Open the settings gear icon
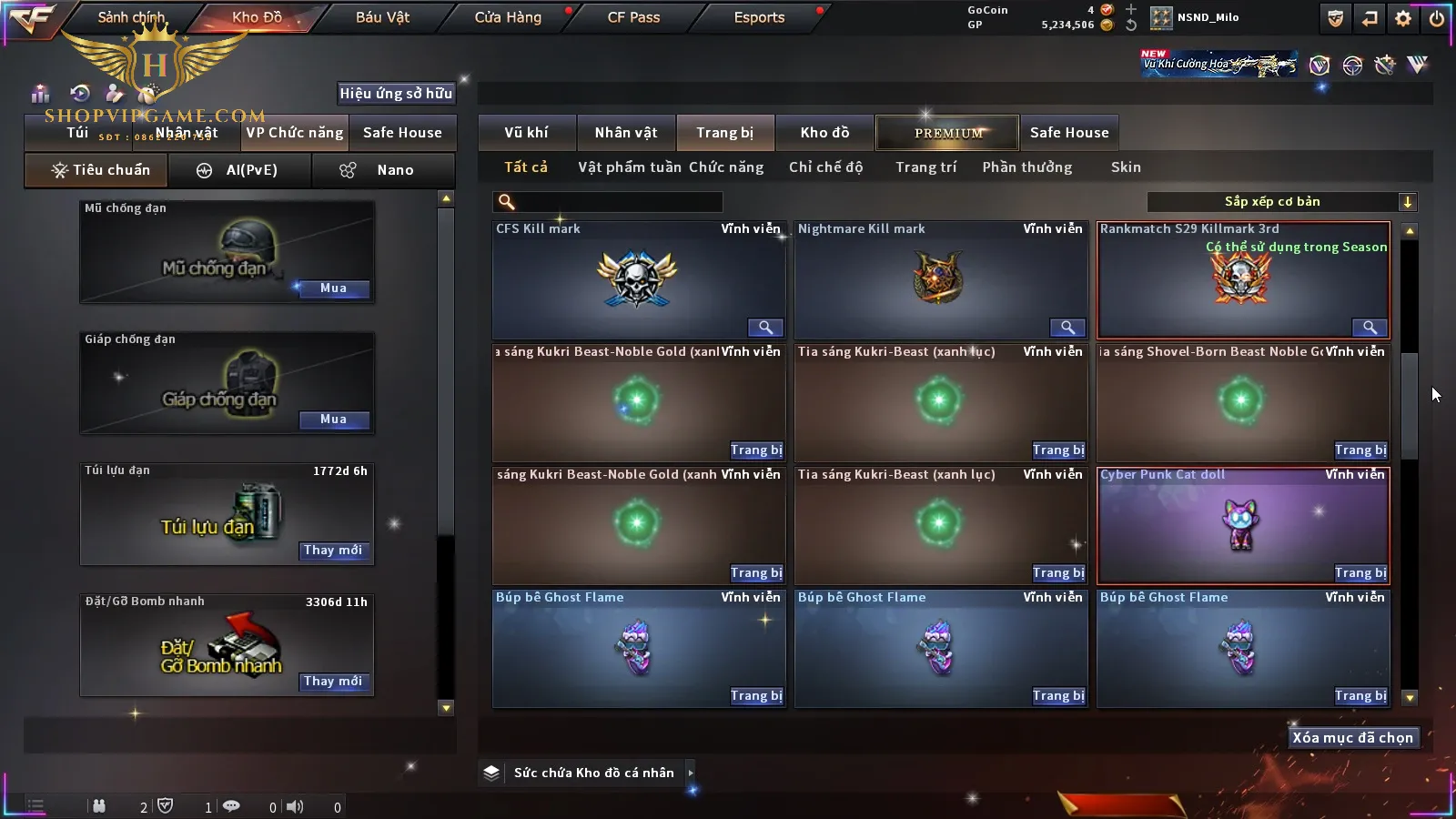 tap(1403, 18)
